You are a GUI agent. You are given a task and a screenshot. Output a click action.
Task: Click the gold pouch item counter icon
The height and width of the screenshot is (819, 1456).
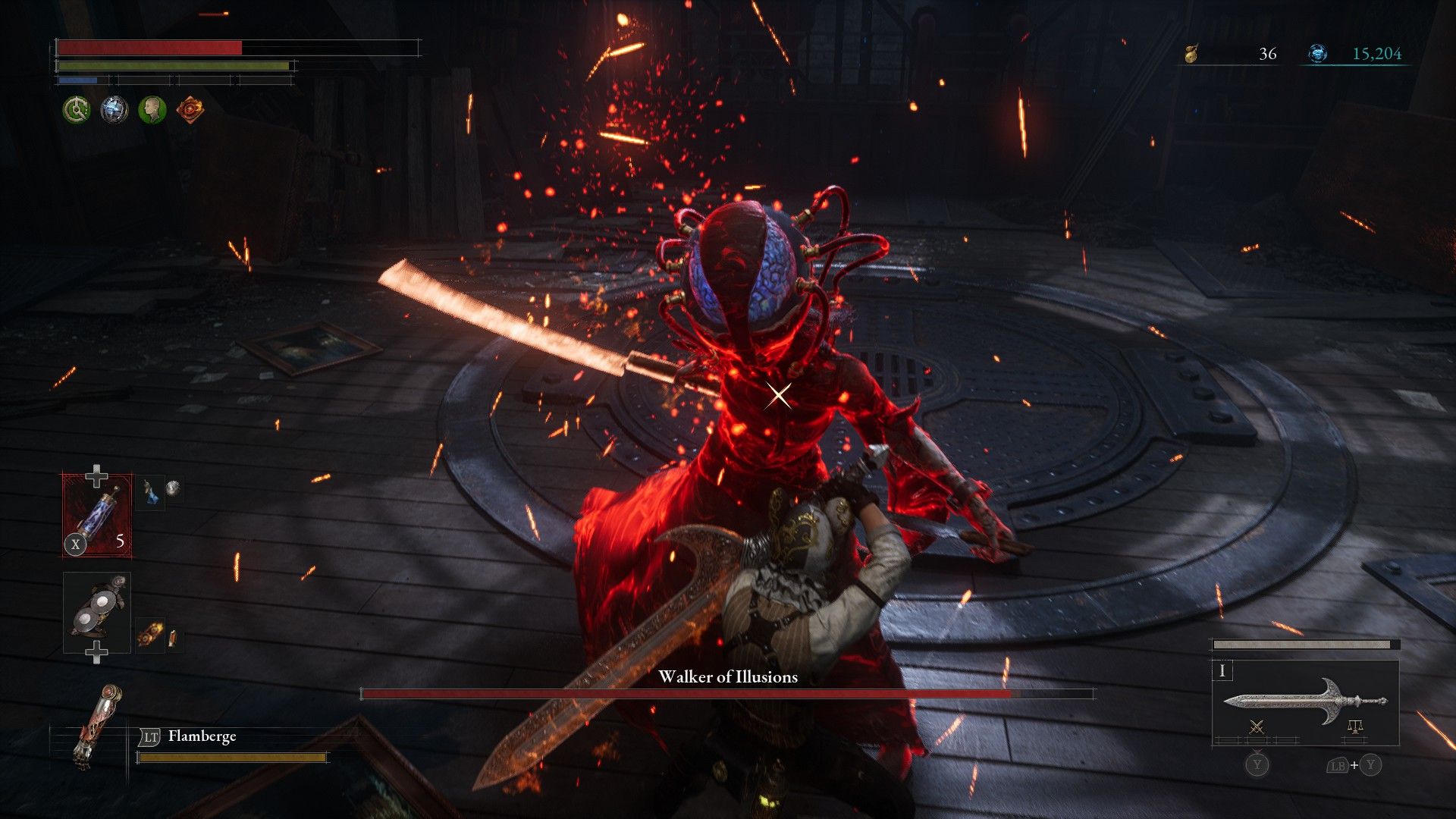pos(1192,54)
